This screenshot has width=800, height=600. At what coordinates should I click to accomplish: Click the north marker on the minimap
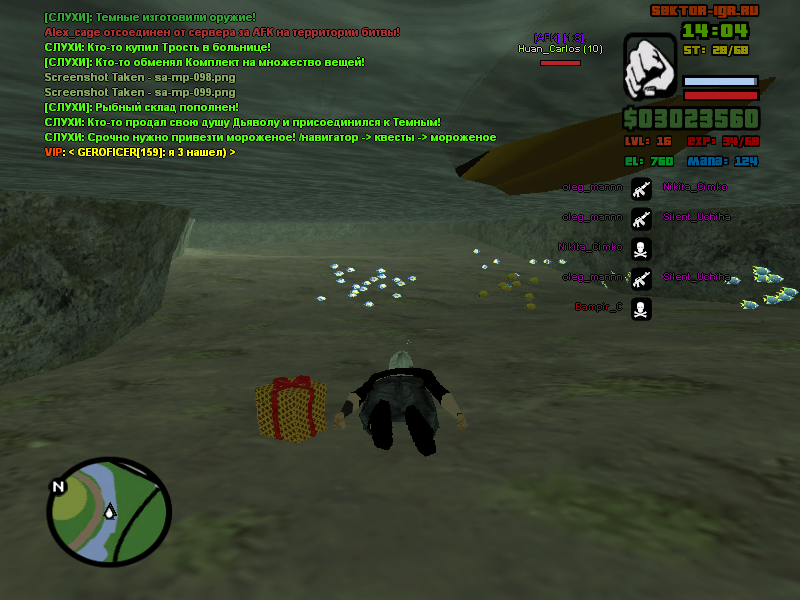pos(58,487)
